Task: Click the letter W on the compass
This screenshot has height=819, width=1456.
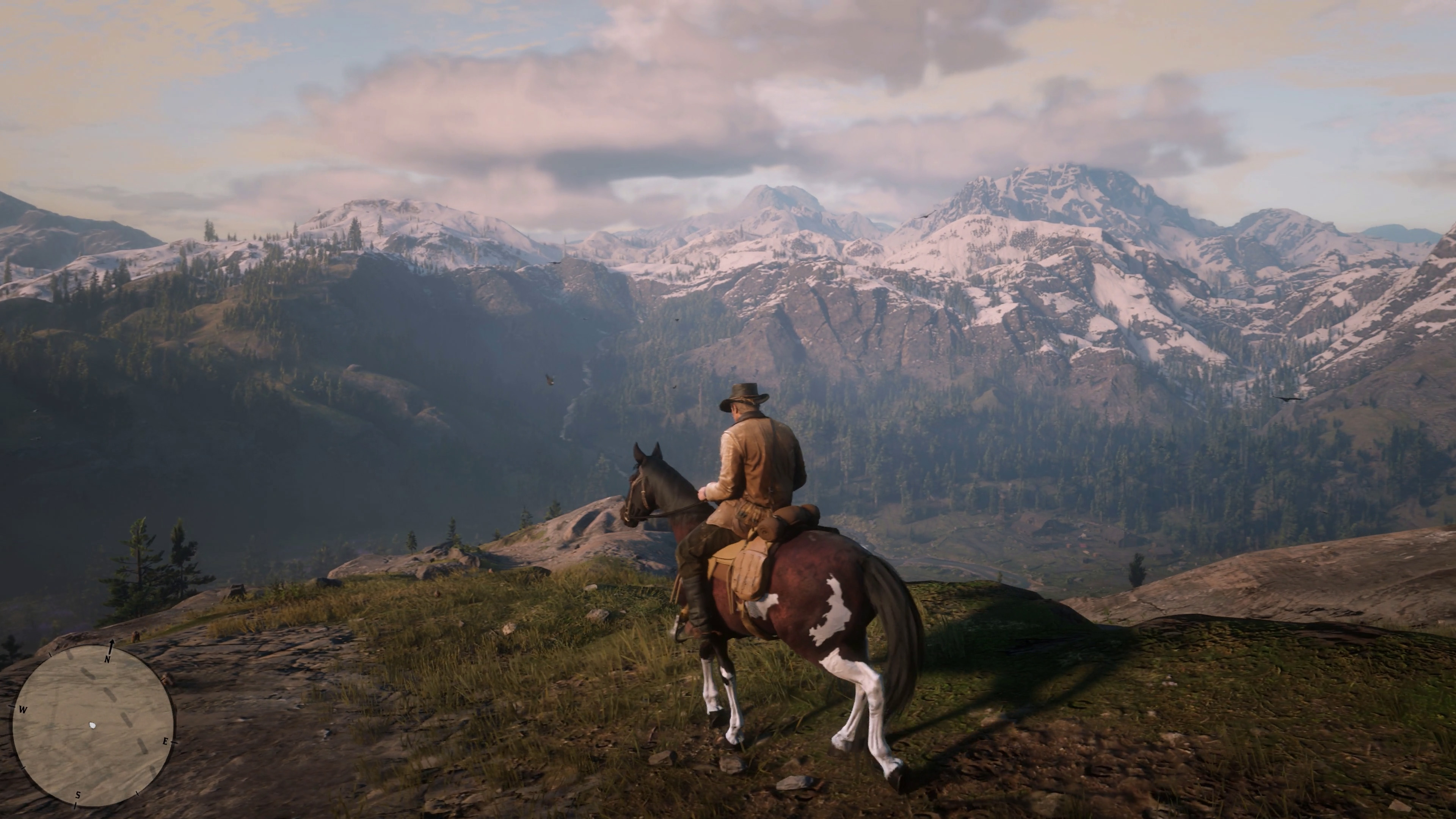Action: 23,709
